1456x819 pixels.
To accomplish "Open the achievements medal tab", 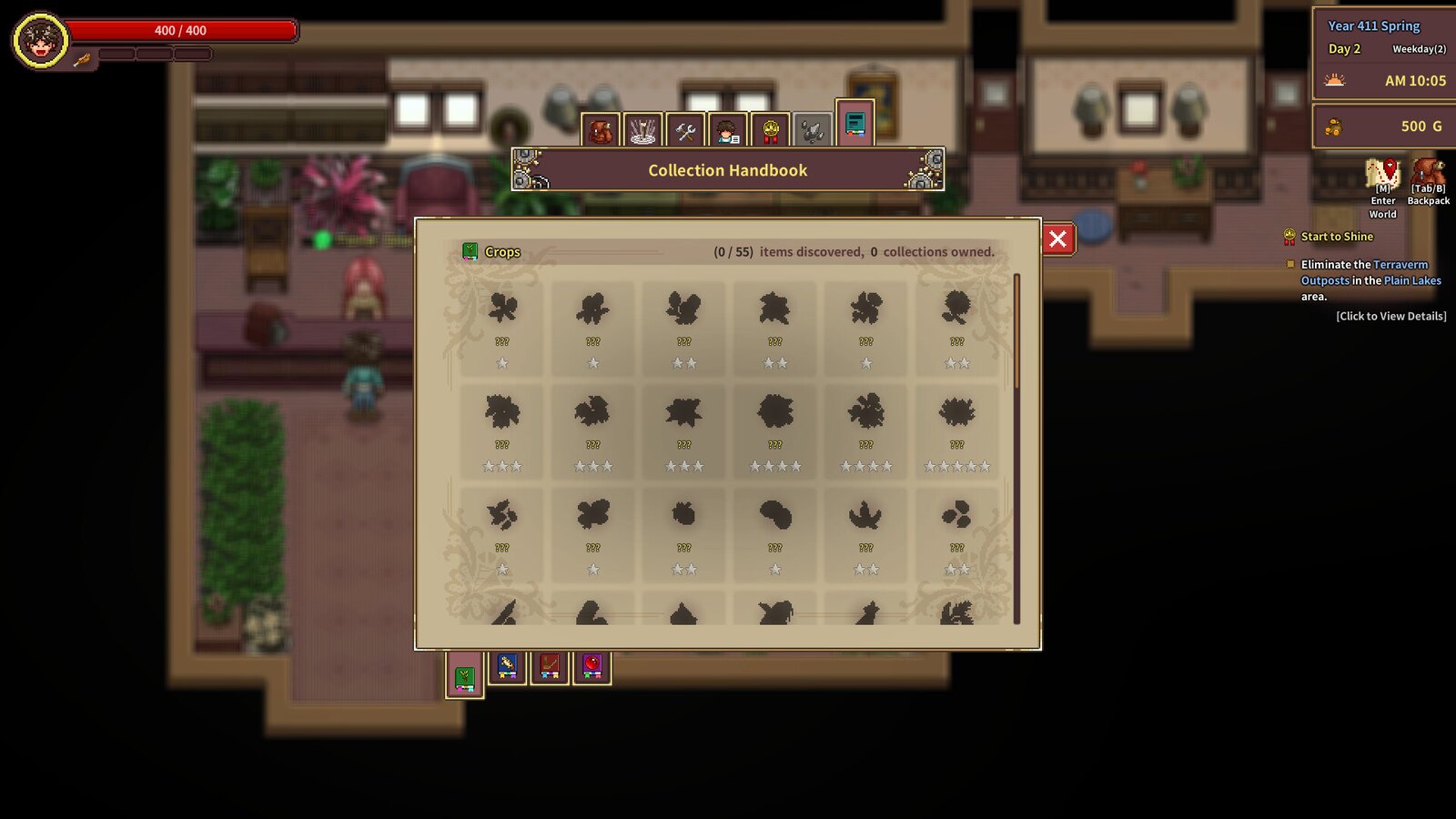I will click(769, 128).
